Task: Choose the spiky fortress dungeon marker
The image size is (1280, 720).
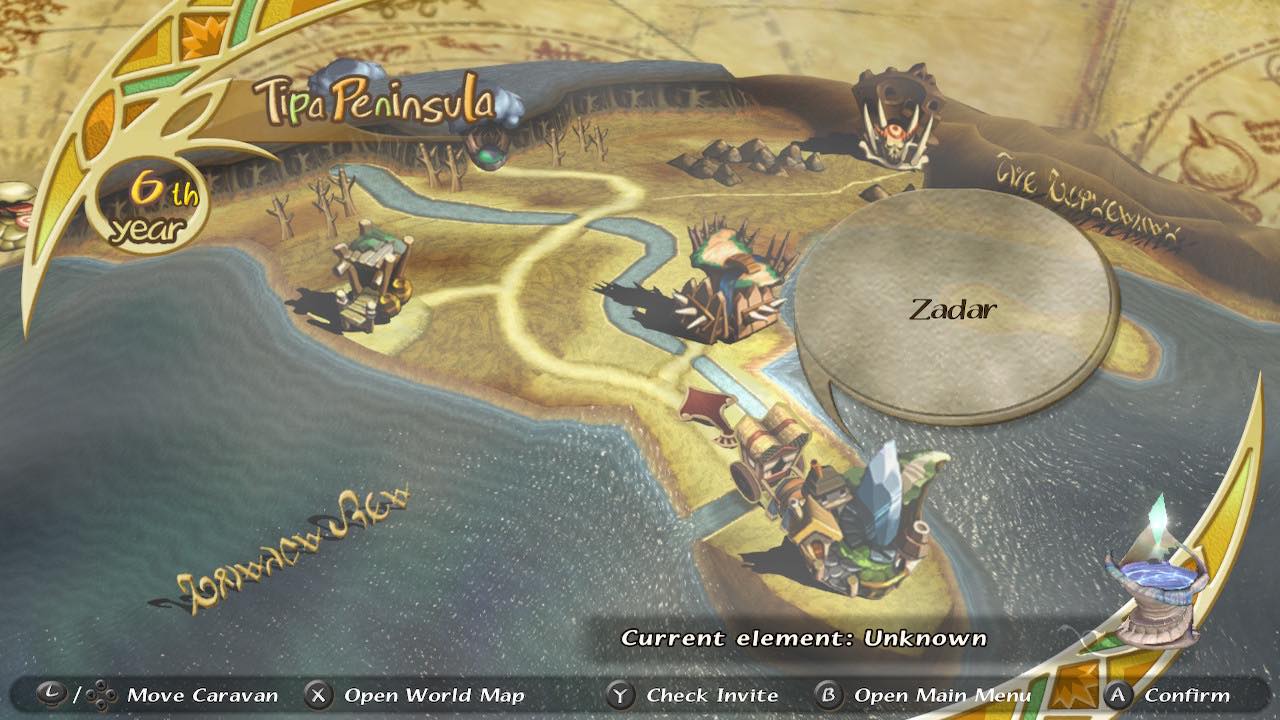Action: [x=737, y=287]
